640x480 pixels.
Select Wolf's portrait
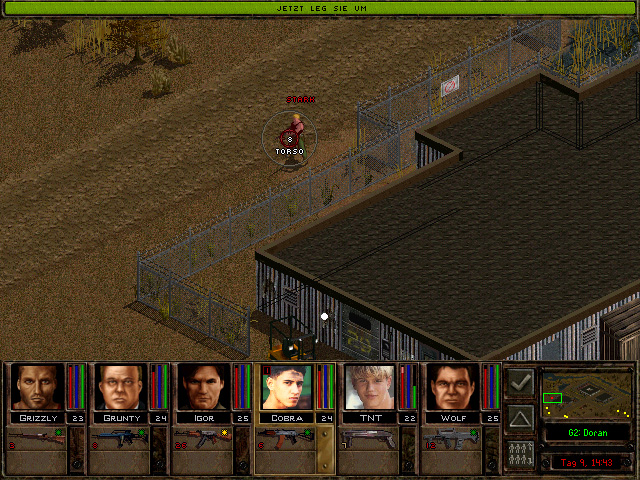pos(453,386)
